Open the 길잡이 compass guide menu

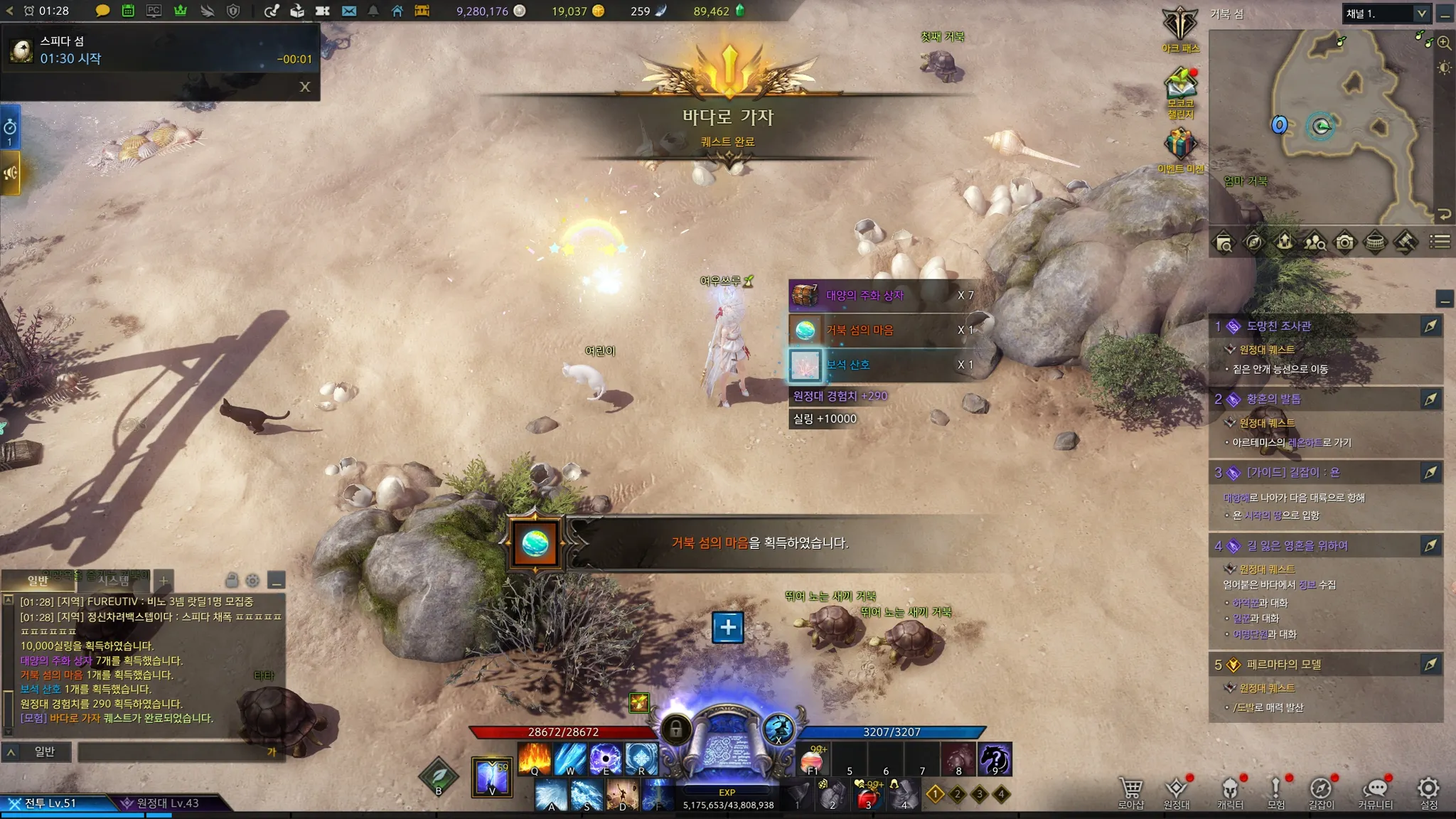coord(1321,789)
